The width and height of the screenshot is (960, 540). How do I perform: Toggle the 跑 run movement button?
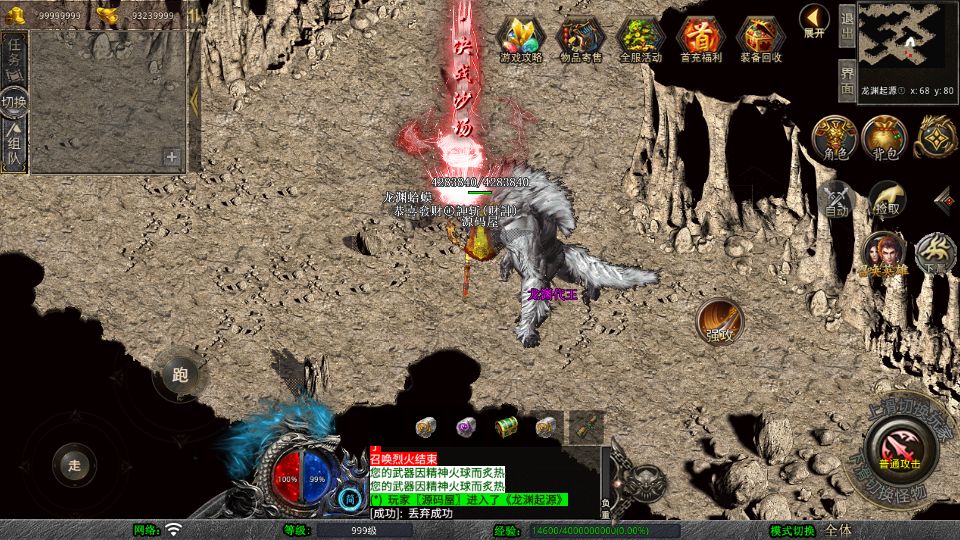(180, 376)
